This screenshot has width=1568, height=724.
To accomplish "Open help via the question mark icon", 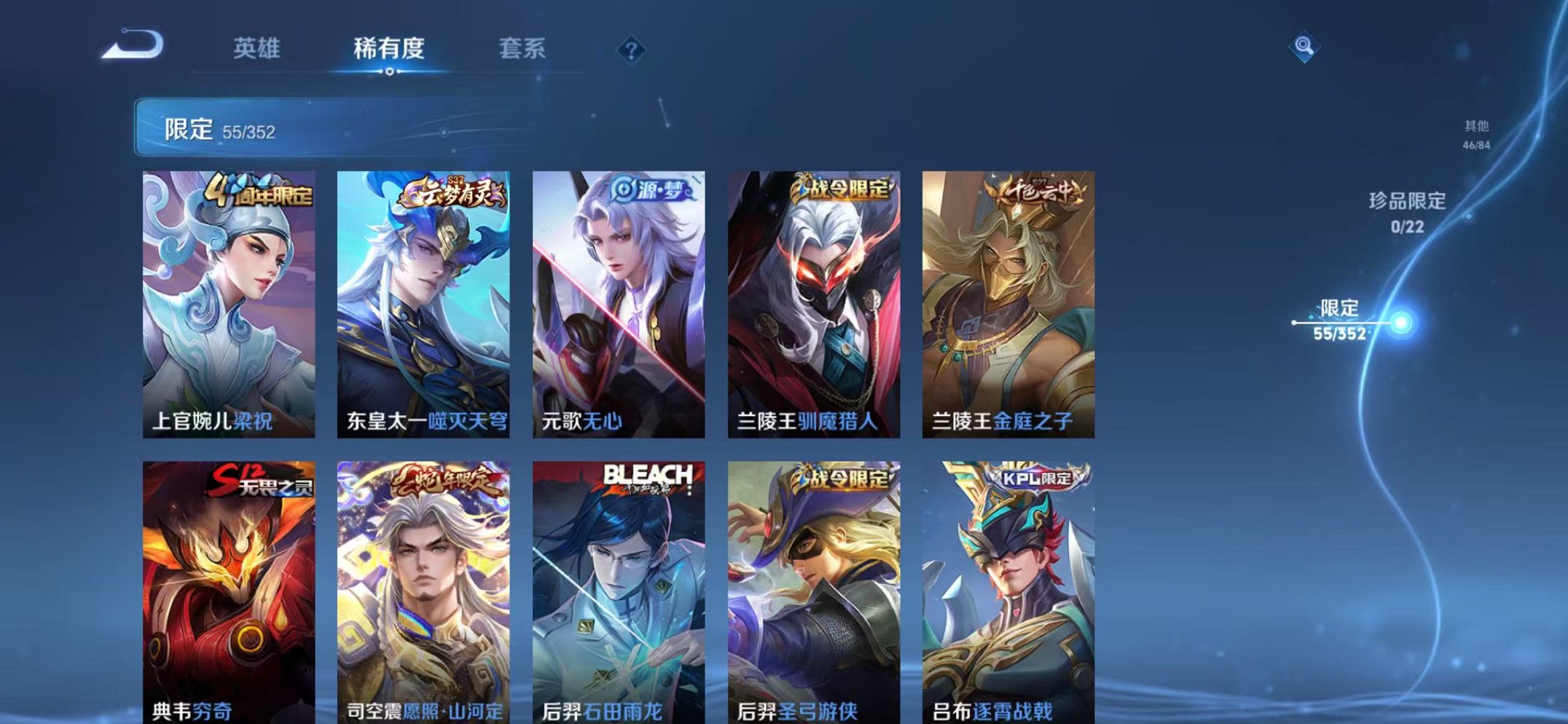I will pyautogui.click(x=631, y=48).
